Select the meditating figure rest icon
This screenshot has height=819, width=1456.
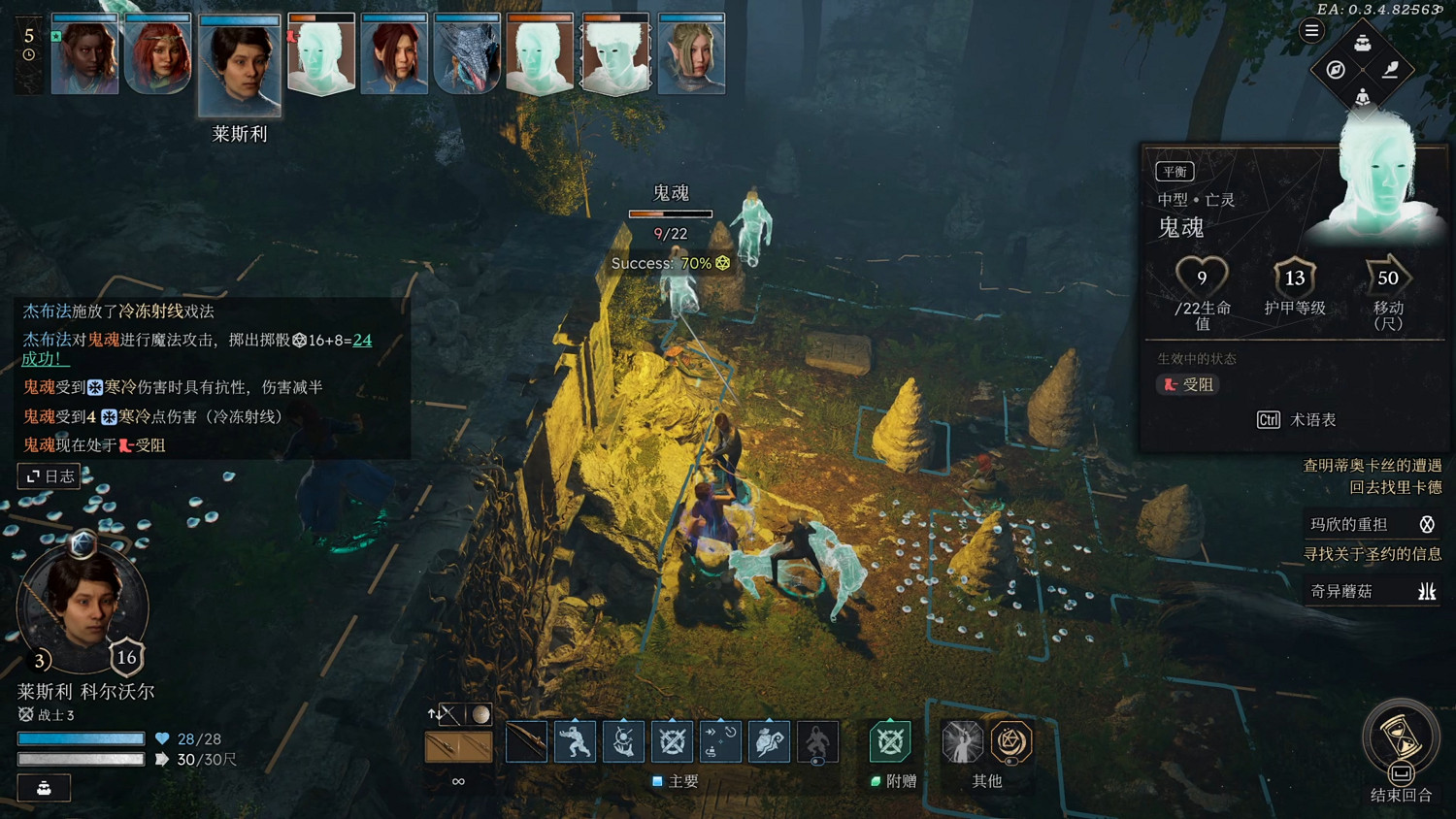[x=1363, y=96]
